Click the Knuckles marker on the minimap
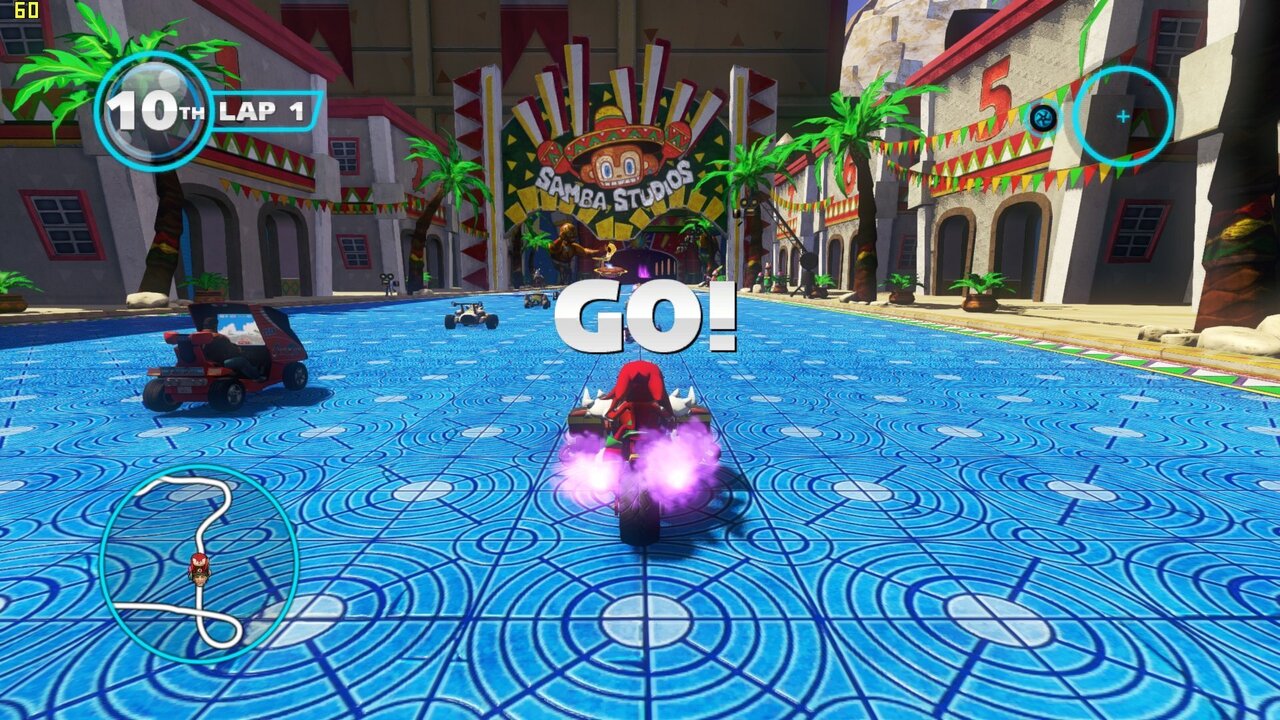 coord(199,567)
